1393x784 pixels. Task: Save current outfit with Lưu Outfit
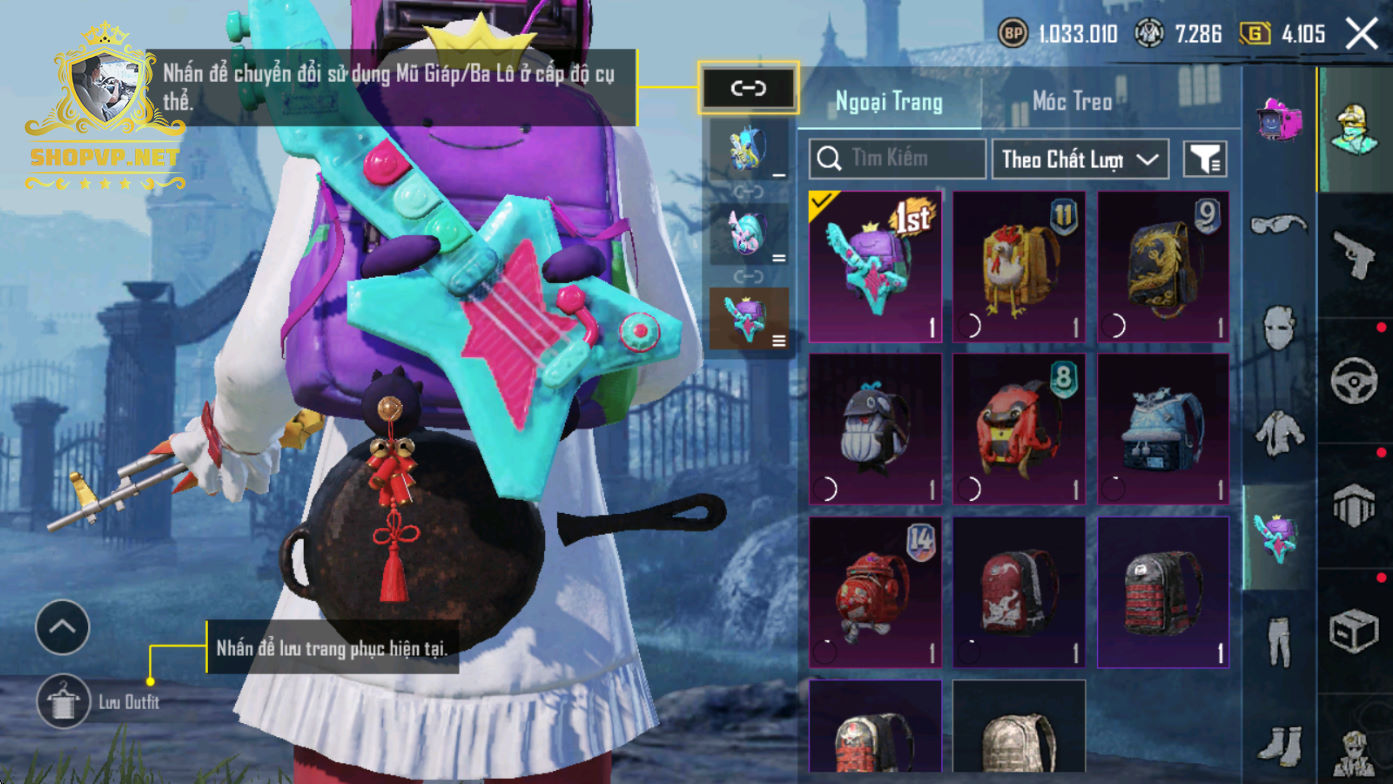[x=64, y=701]
